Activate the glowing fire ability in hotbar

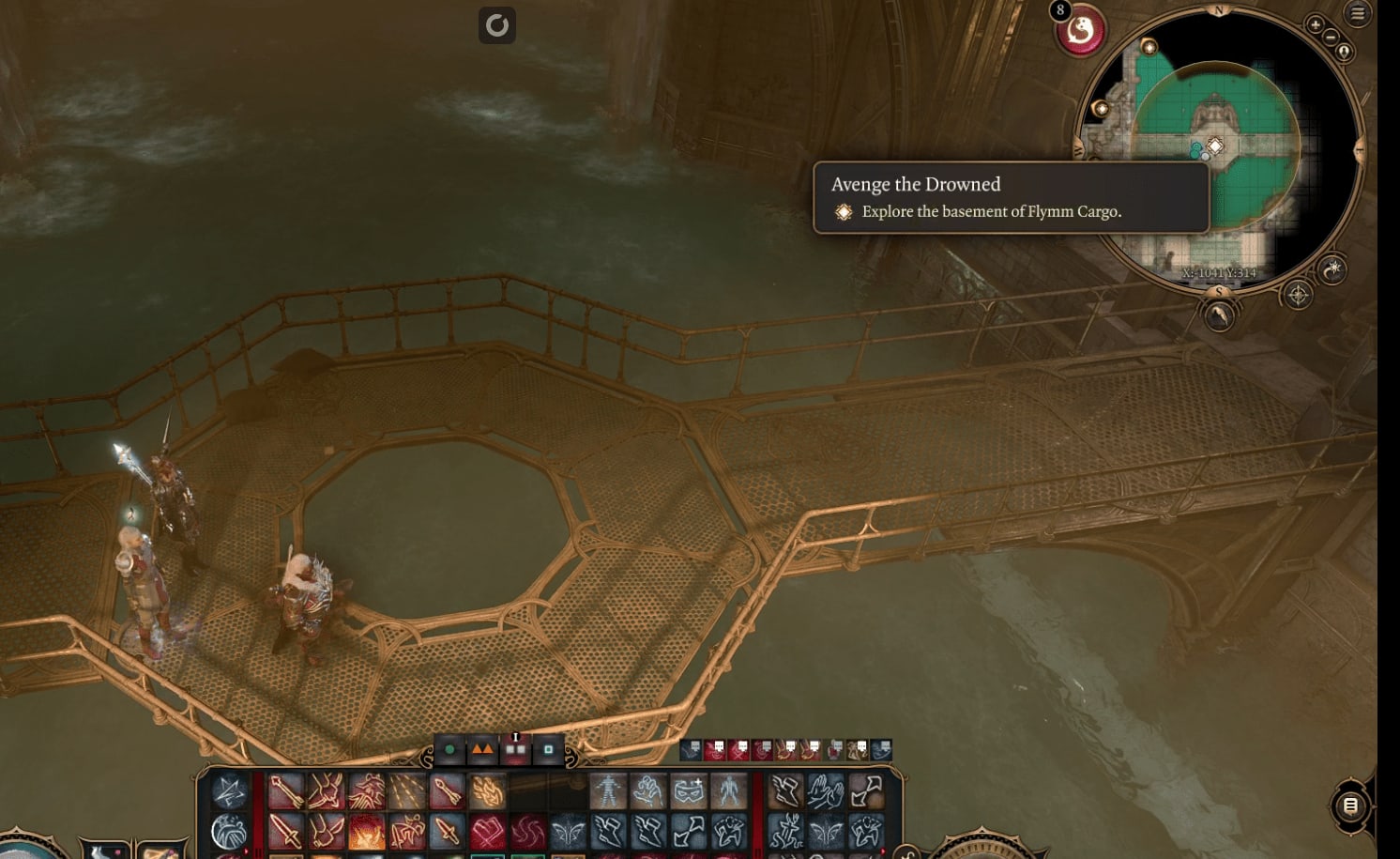pyautogui.click(x=367, y=831)
